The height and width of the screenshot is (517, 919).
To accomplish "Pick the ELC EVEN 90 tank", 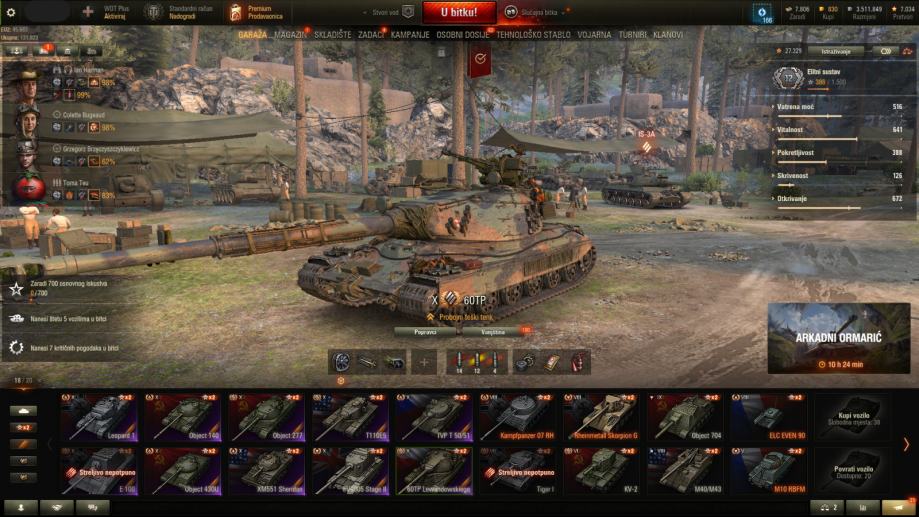I will coord(770,417).
